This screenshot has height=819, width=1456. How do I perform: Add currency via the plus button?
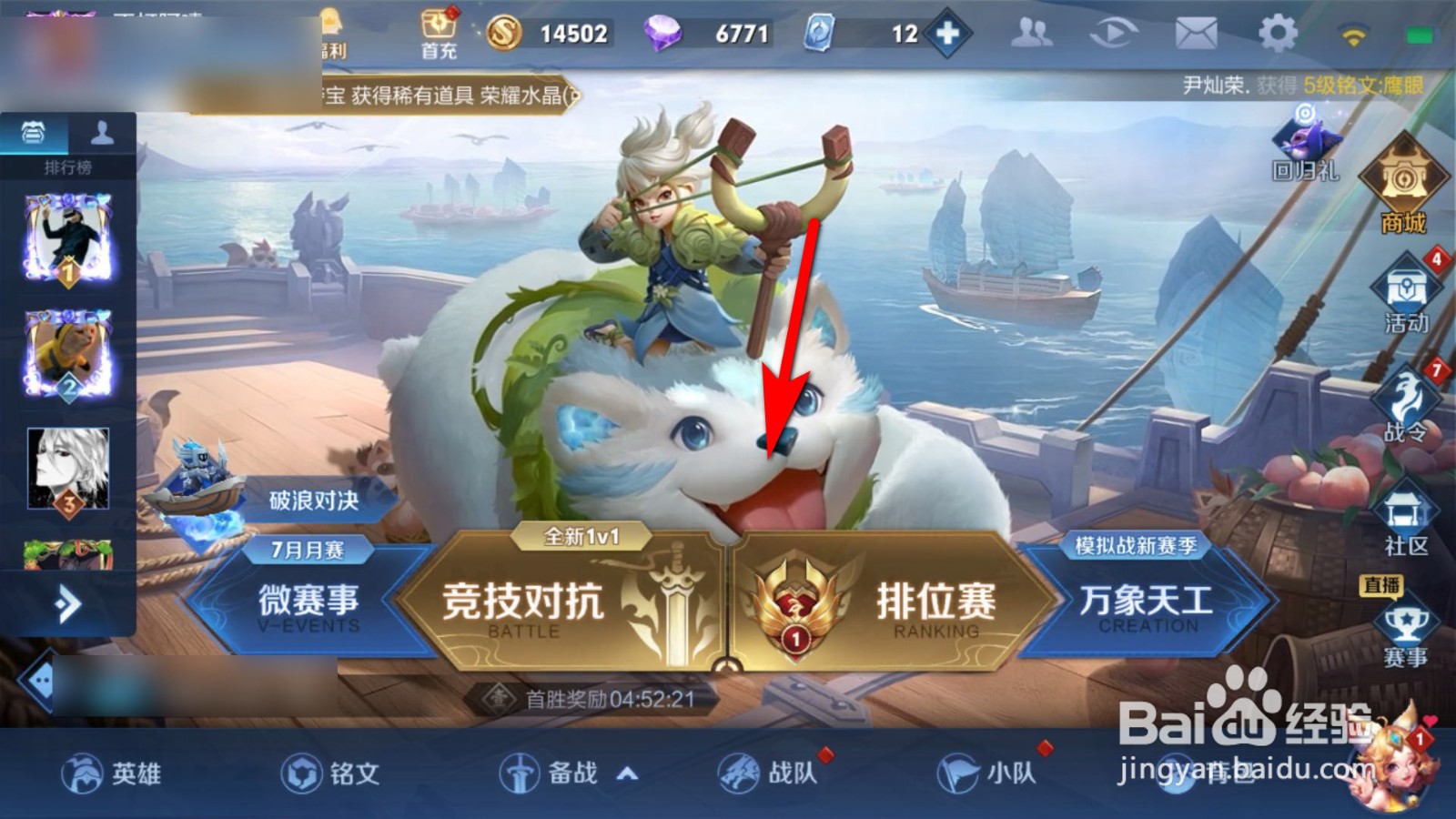[x=949, y=33]
